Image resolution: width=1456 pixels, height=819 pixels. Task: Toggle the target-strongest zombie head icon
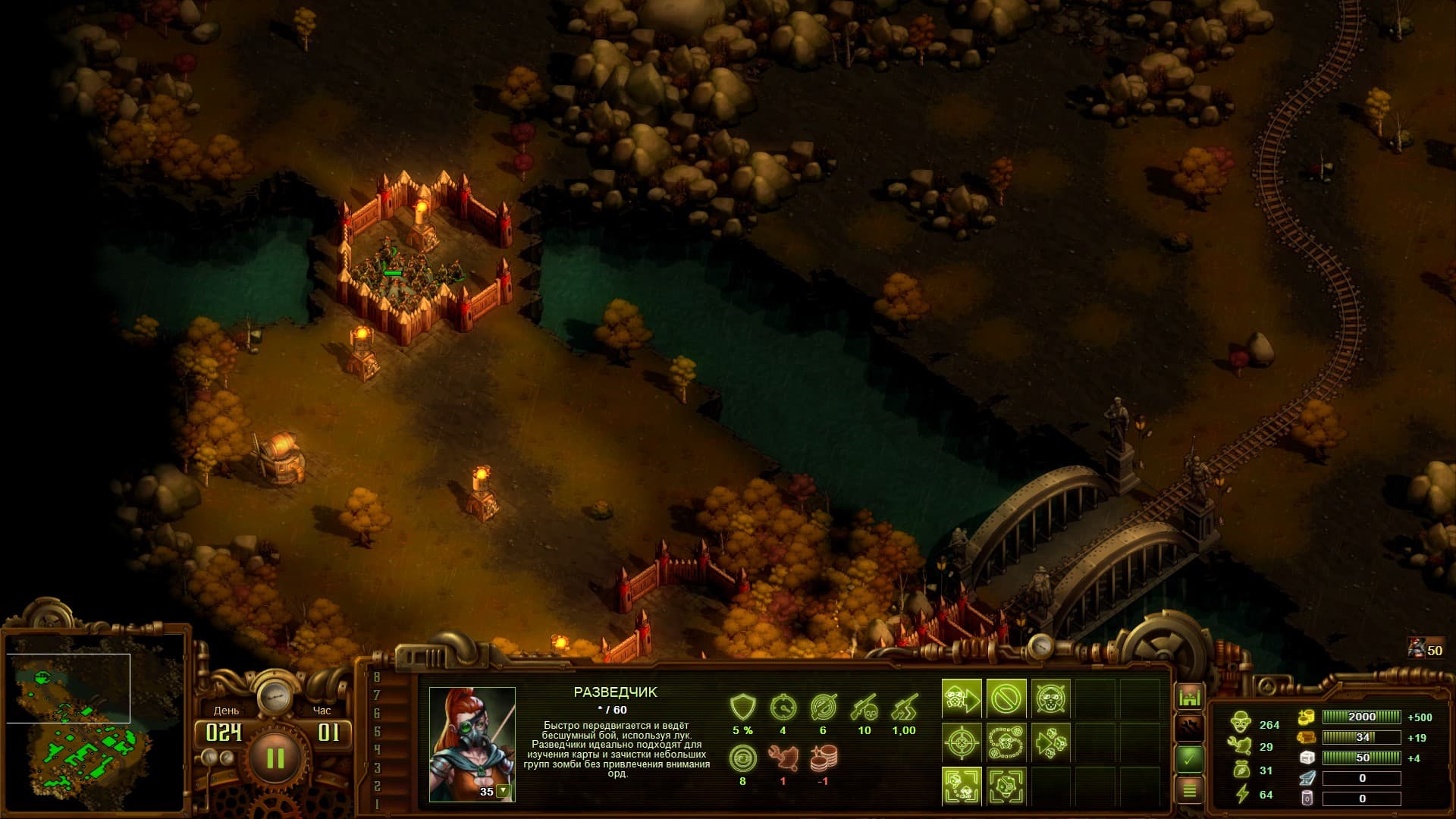(x=1006, y=786)
